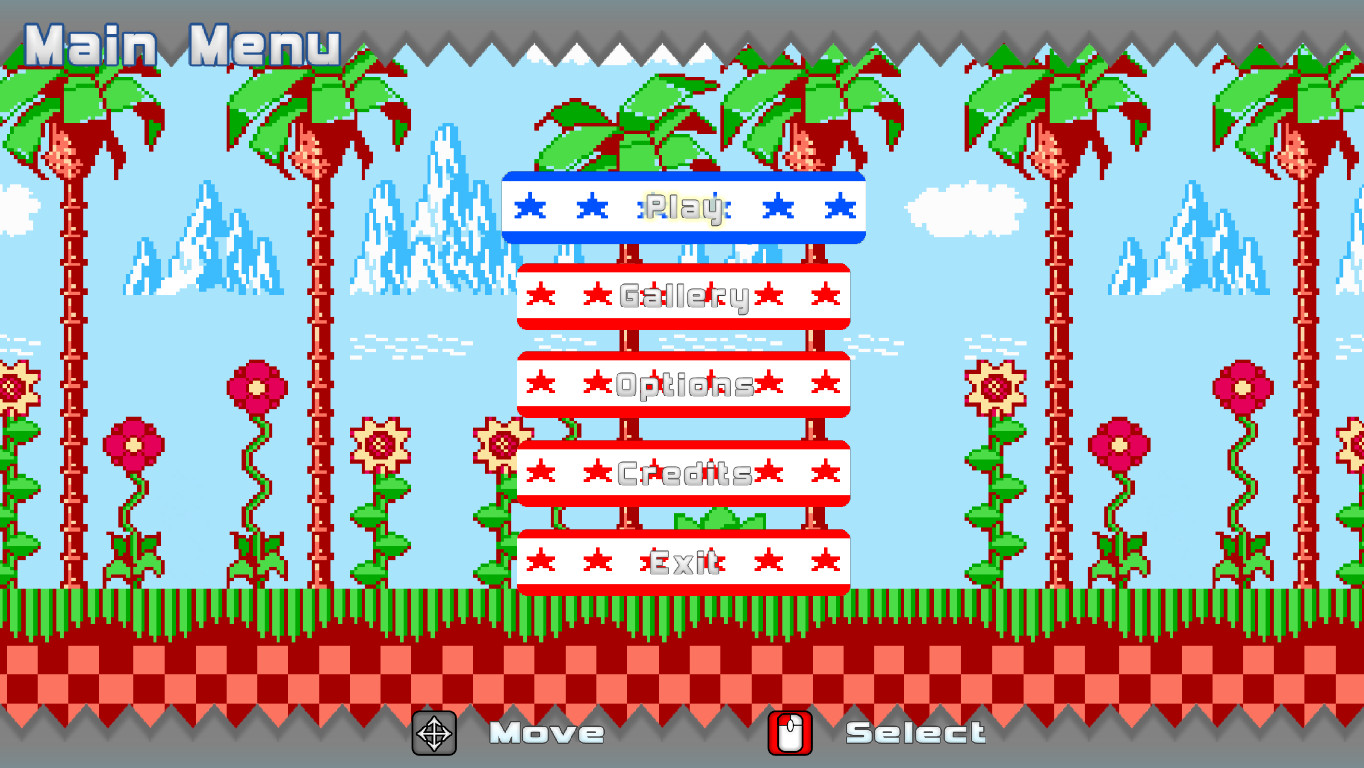The image size is (1364, 768).
Task: Click the red star left of Options text
Action: click(x=598, y=382)
